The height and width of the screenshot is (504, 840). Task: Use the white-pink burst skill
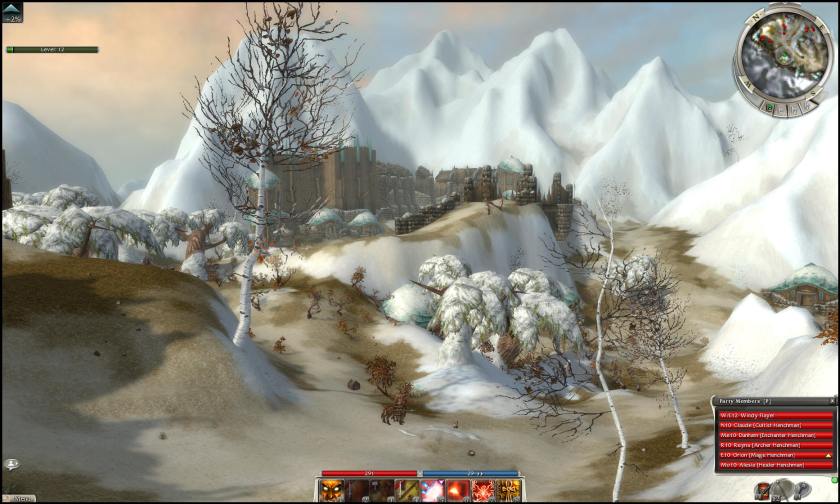click(433, 490)
